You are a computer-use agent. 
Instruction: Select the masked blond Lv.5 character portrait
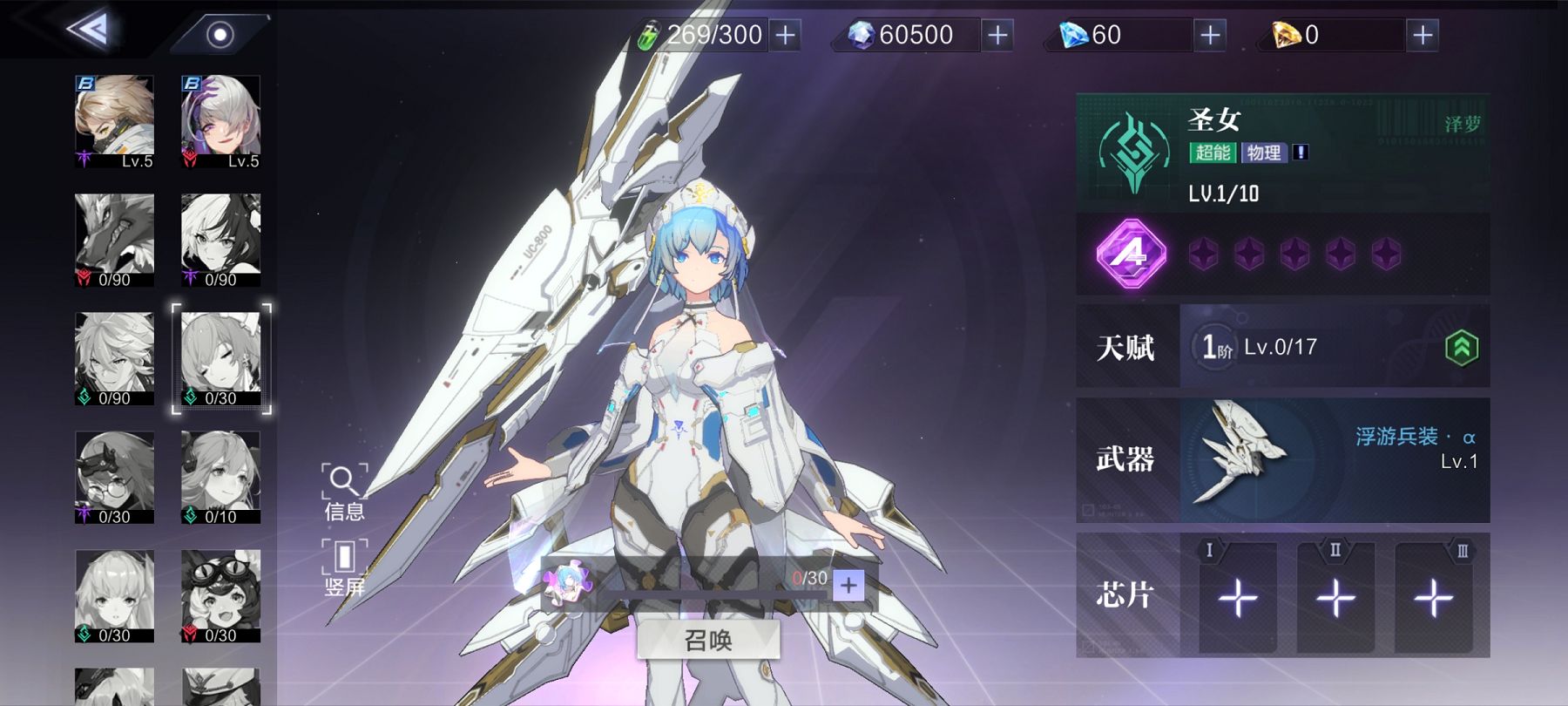click(114, 121)
